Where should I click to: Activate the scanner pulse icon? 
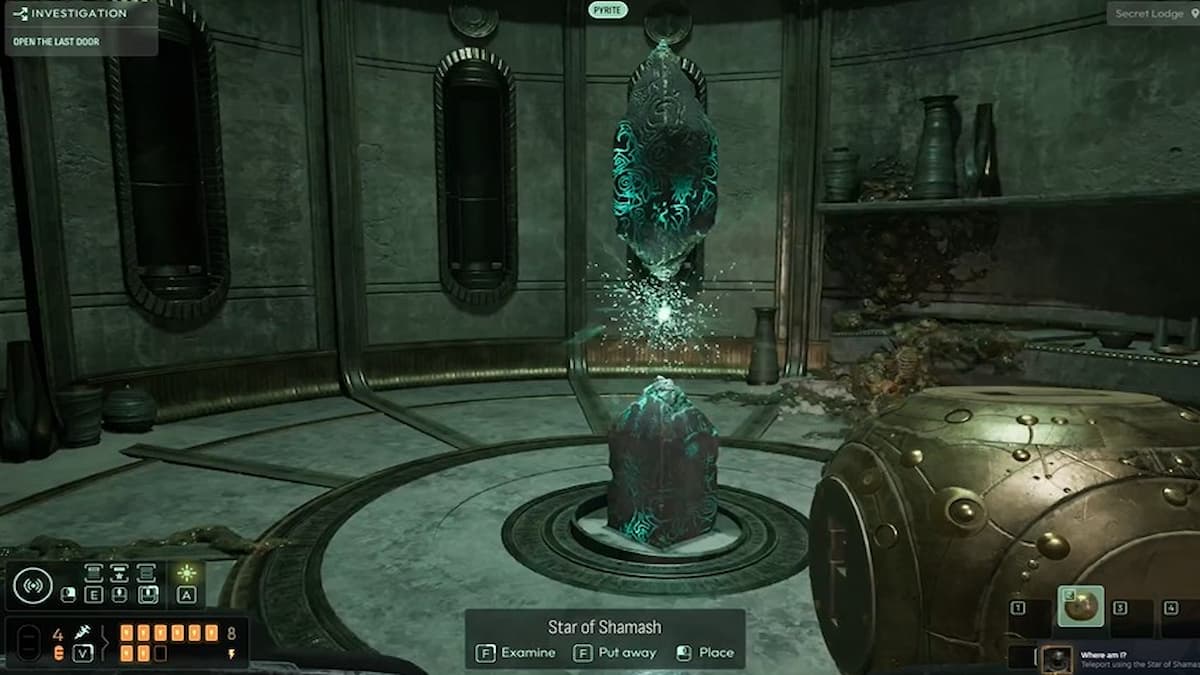[32, 584]
